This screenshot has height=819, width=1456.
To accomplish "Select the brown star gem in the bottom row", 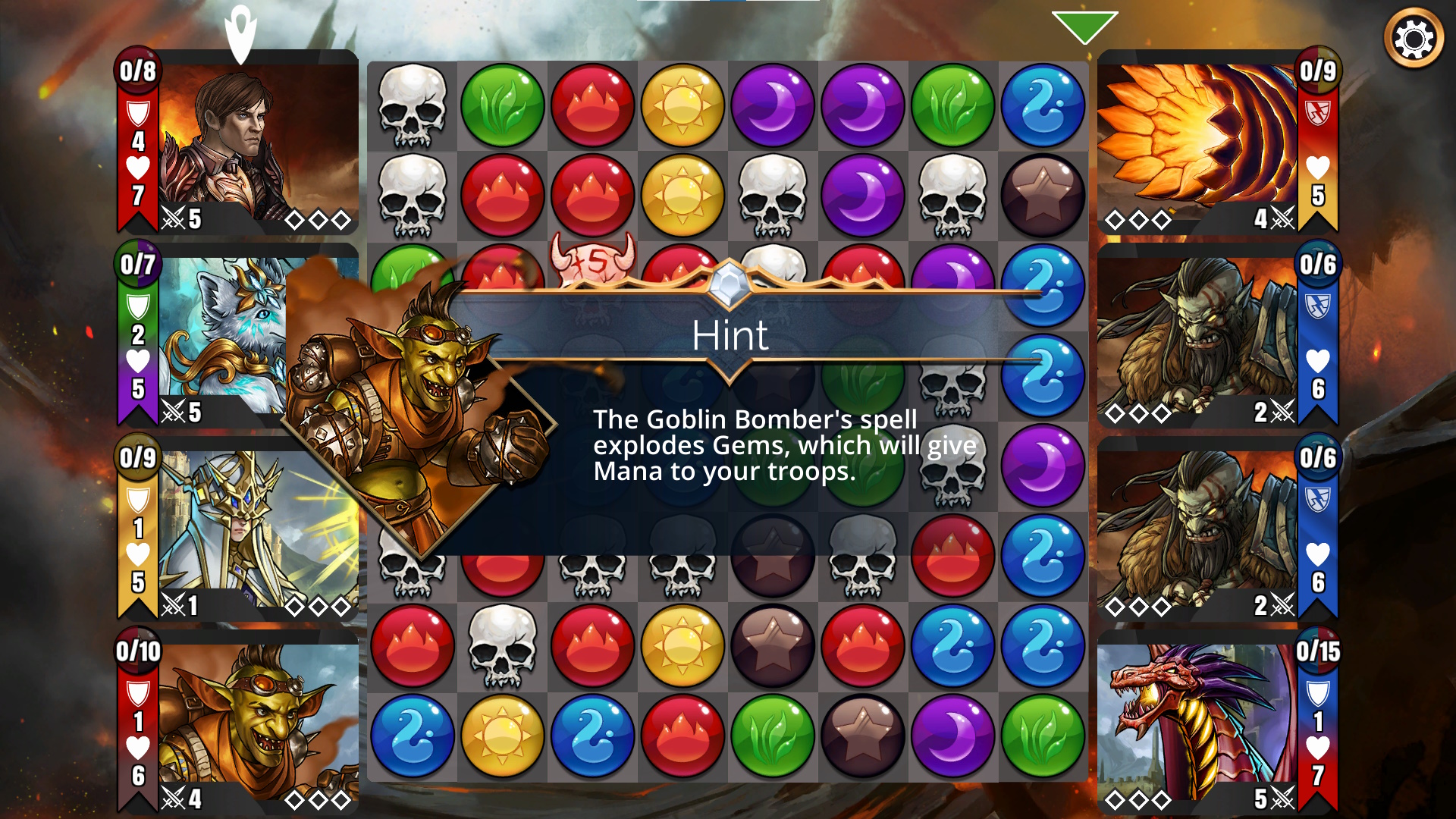I will pyautogui.click(x=862, y=736).
